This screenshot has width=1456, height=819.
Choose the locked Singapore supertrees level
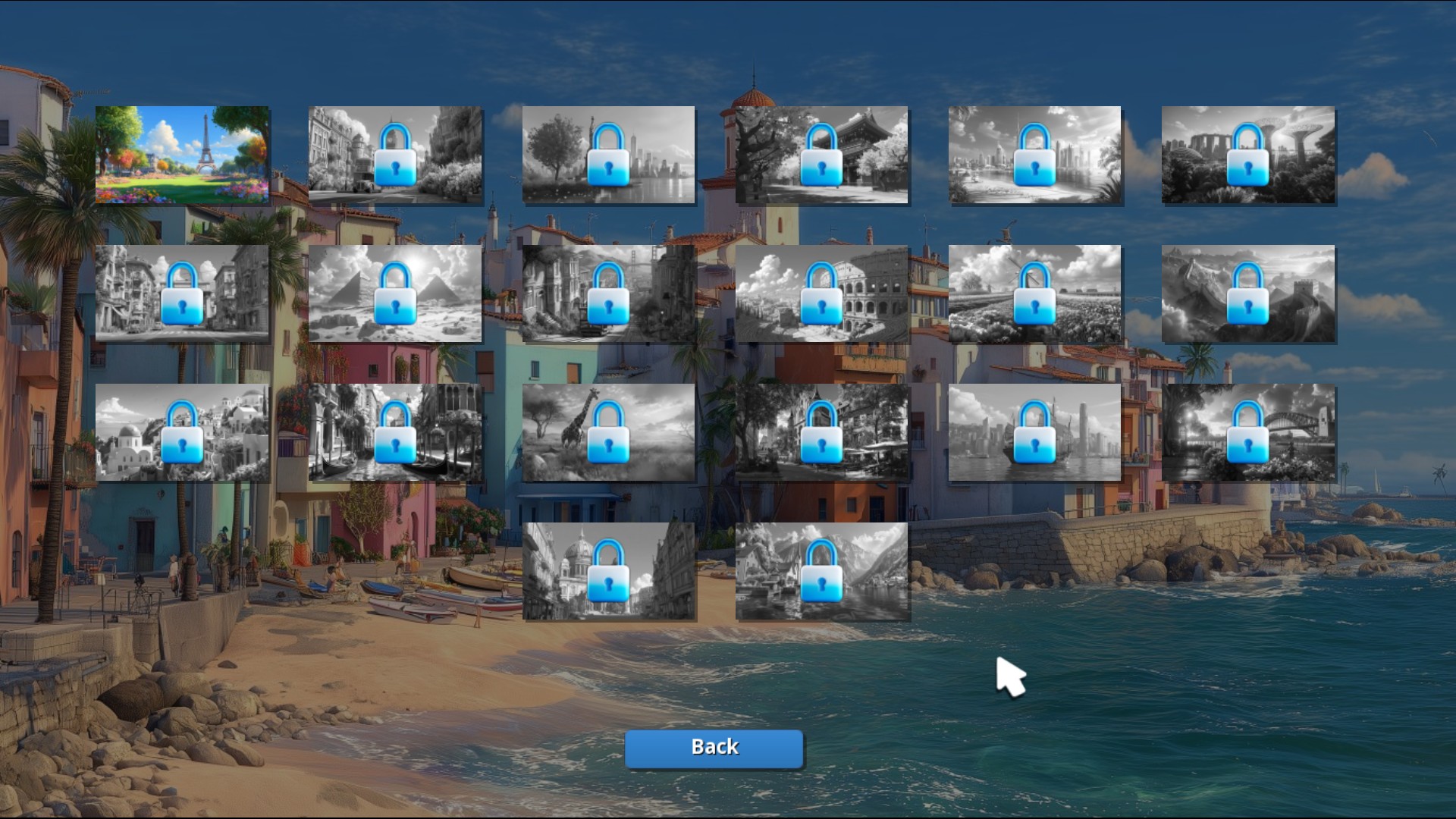1248,155
